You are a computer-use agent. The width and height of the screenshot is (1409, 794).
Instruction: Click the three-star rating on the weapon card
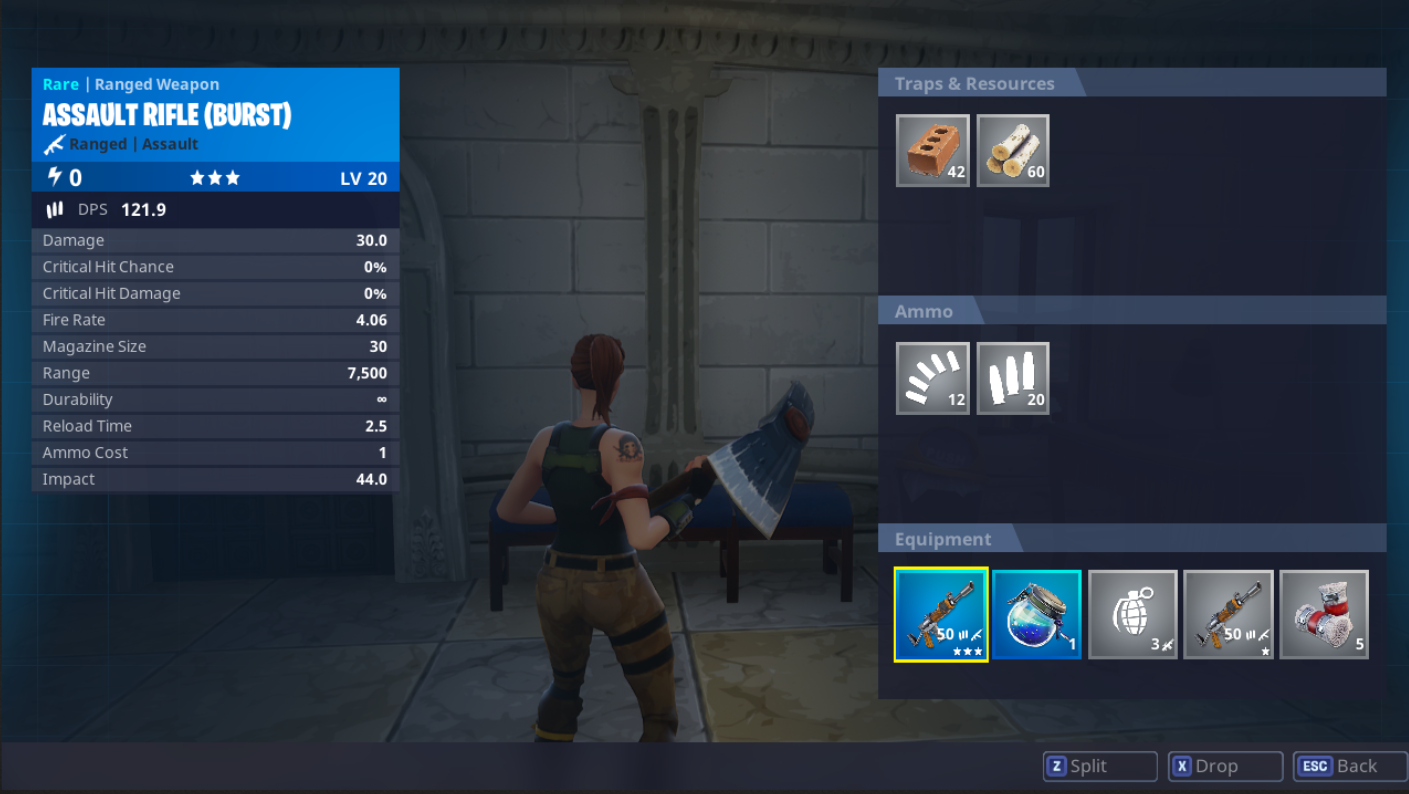click(x=216, y=178)
